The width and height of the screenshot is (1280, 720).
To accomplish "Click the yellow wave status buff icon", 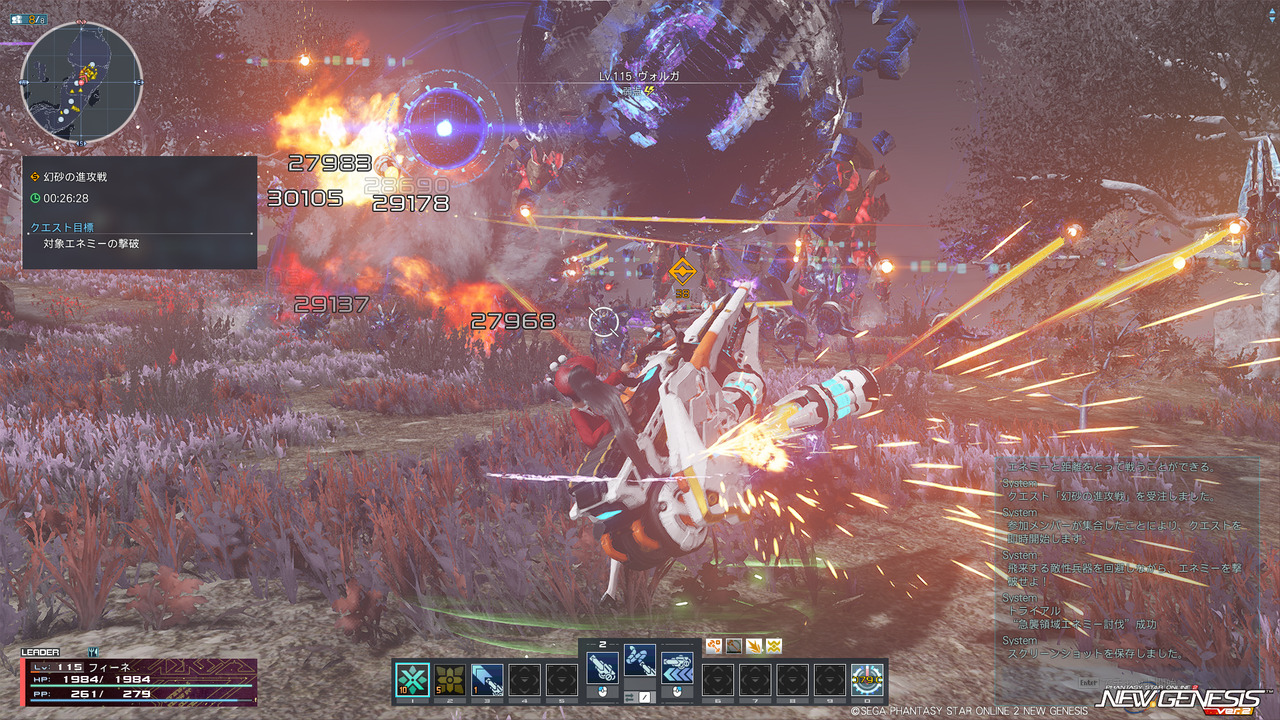I will point(773,646).
